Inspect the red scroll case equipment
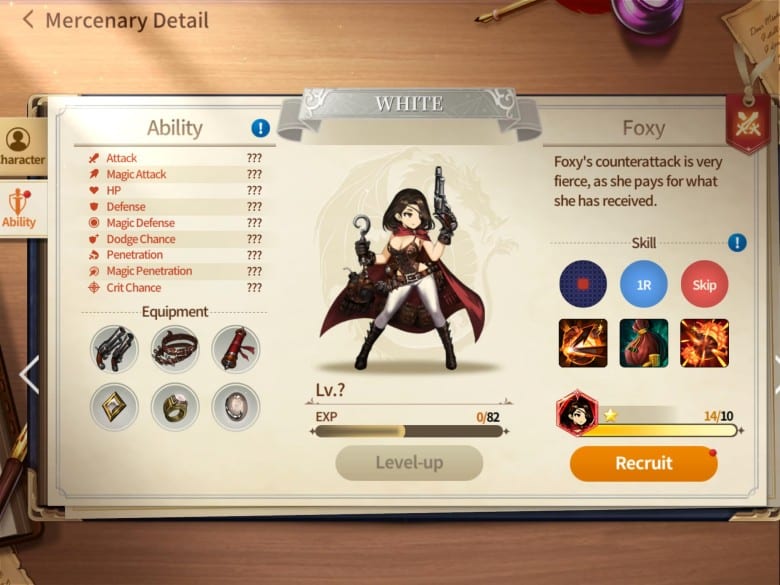The image size is (780, 585). (x=235, y=349)
